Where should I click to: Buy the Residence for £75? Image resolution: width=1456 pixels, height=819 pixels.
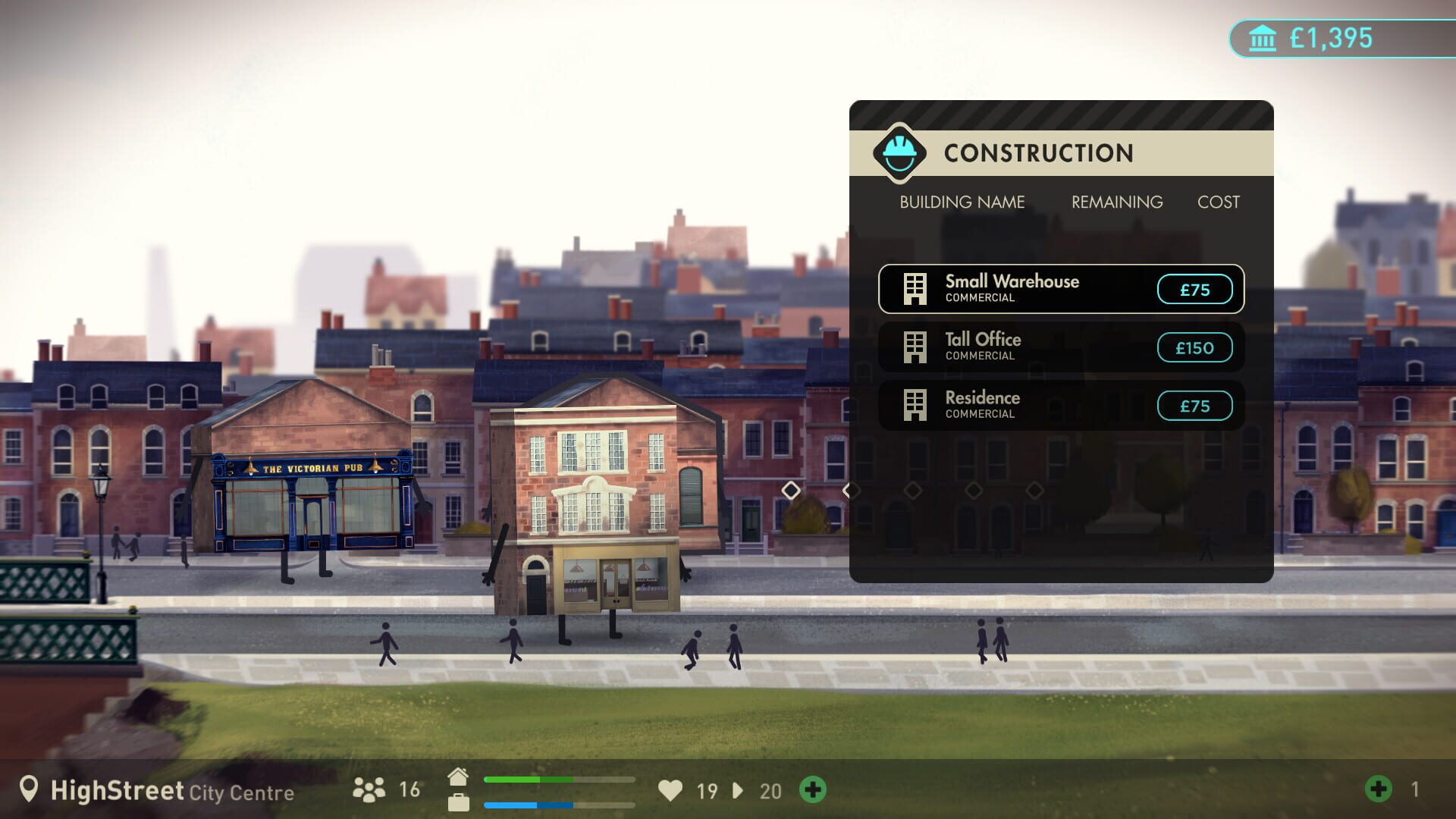[1194, 406]
